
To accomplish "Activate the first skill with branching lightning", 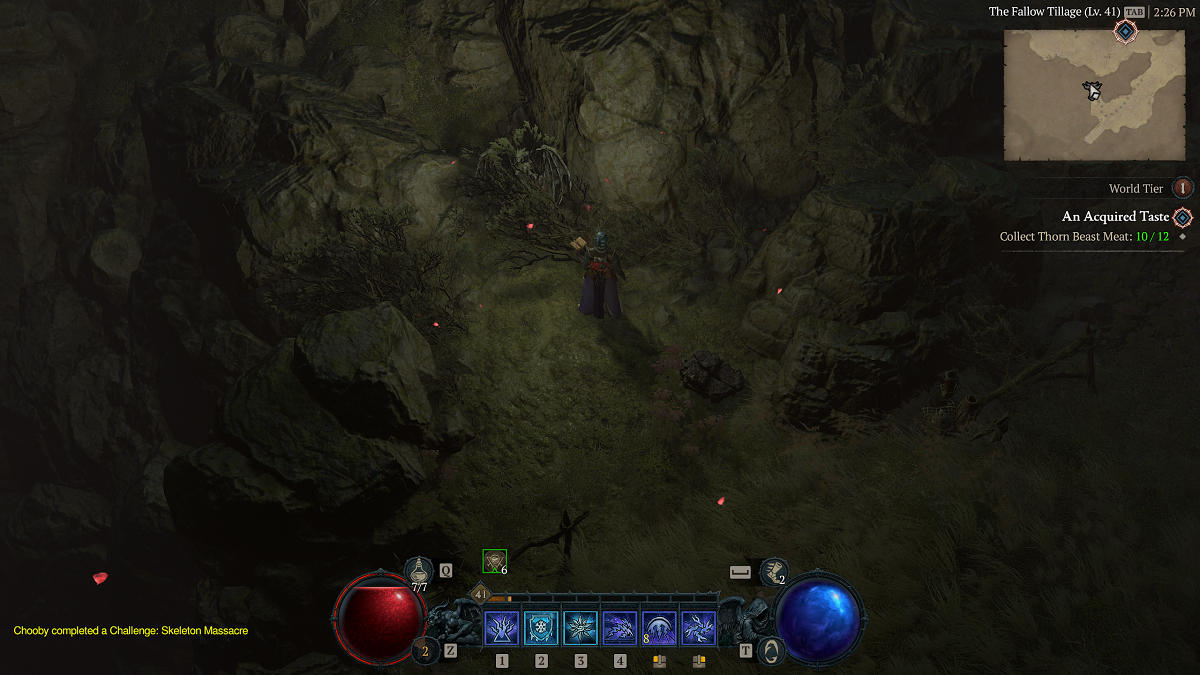I will tap(502, 629).
